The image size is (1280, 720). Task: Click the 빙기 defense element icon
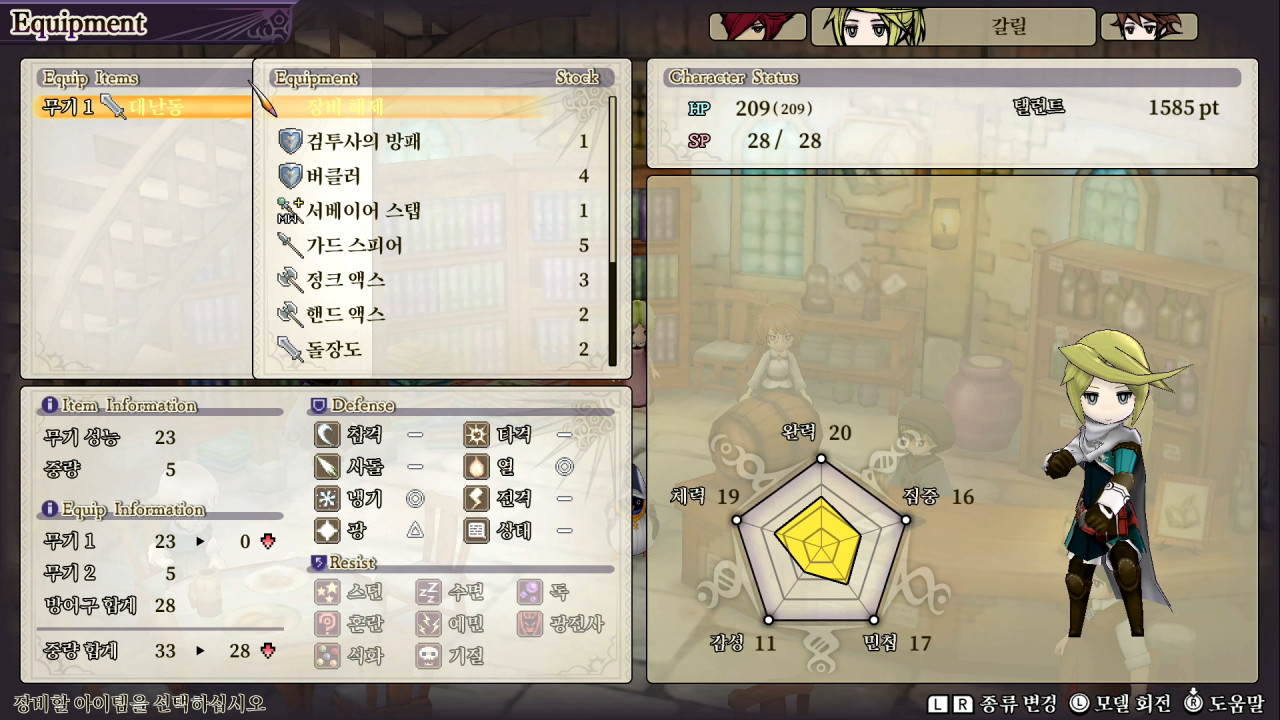click(x=328, y=499)
